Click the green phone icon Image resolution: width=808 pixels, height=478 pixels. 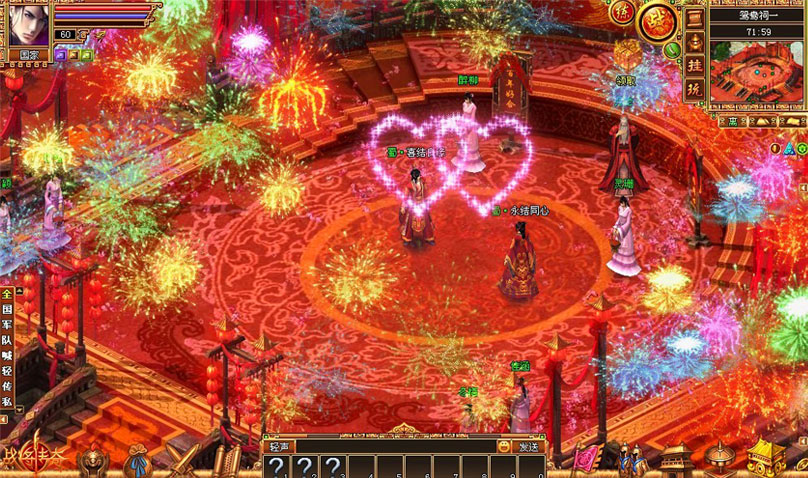[673, 47]
